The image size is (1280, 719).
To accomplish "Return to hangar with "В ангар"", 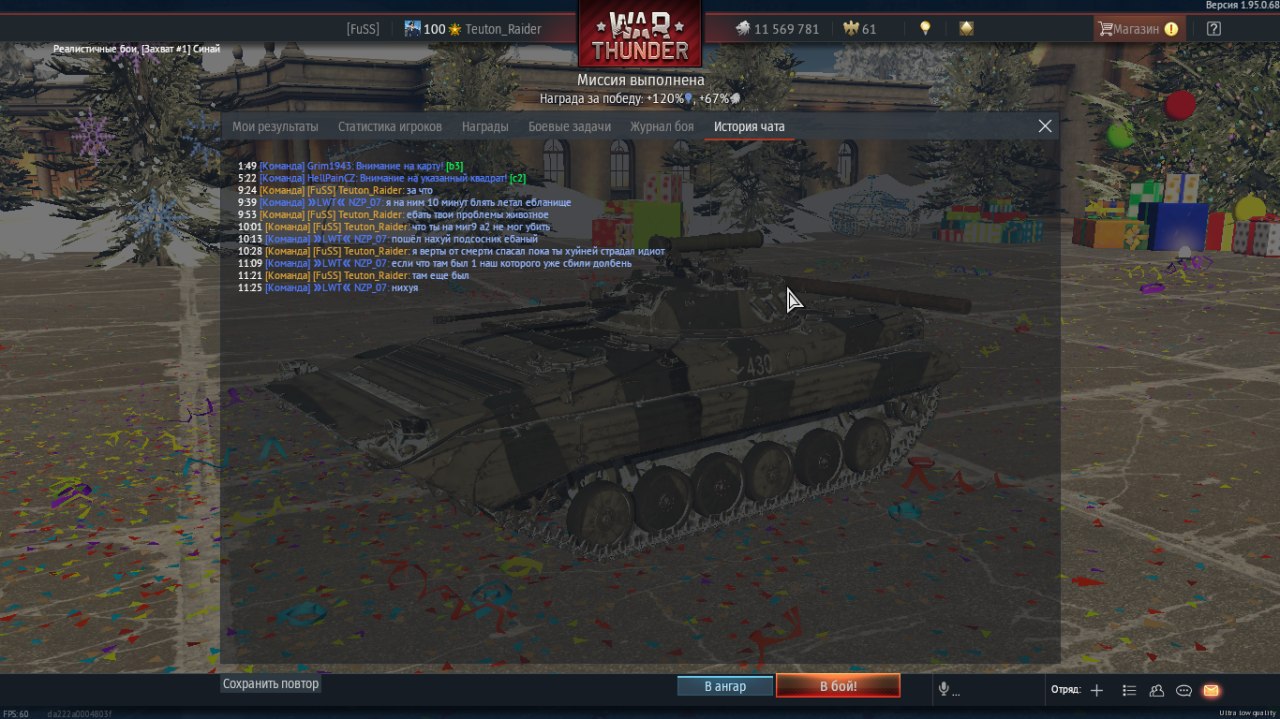I will point(725,686).
